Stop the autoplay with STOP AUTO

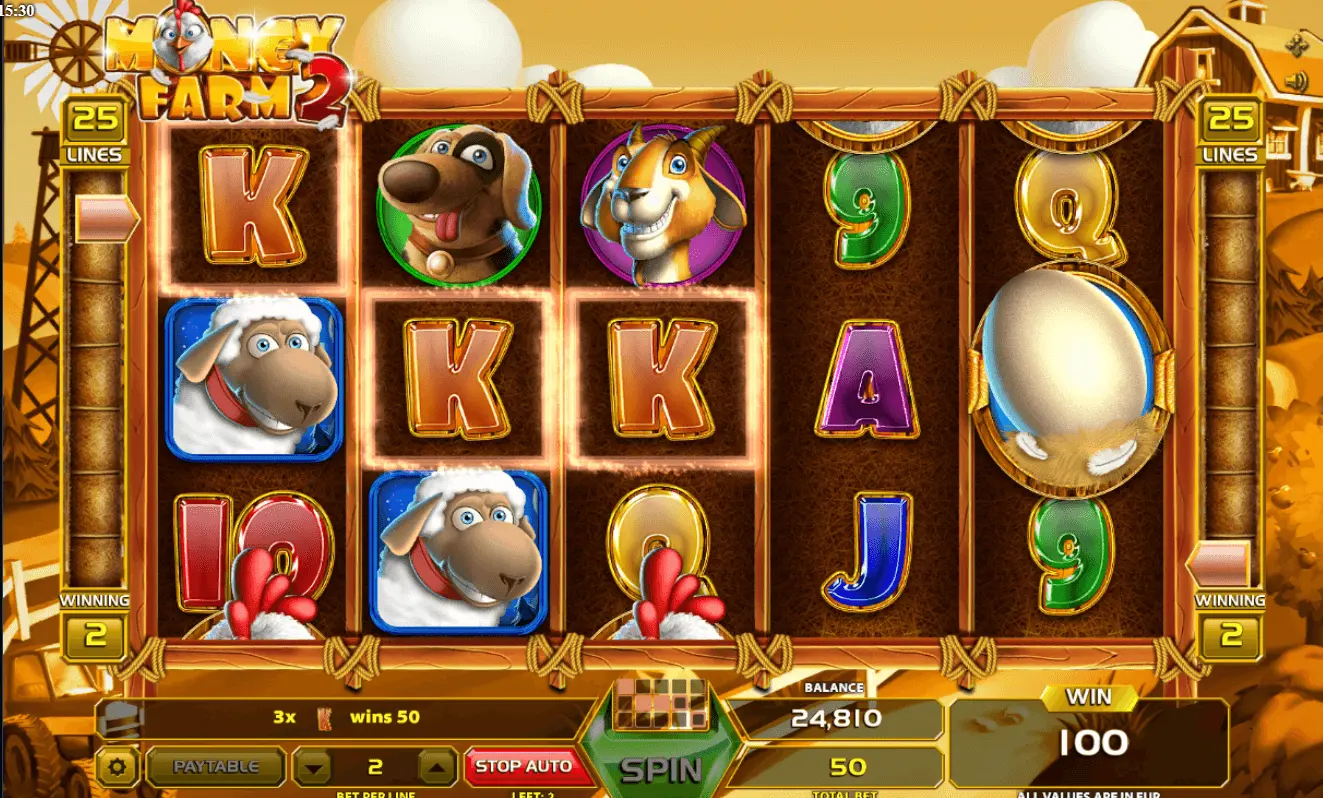(x=523, y=767)
